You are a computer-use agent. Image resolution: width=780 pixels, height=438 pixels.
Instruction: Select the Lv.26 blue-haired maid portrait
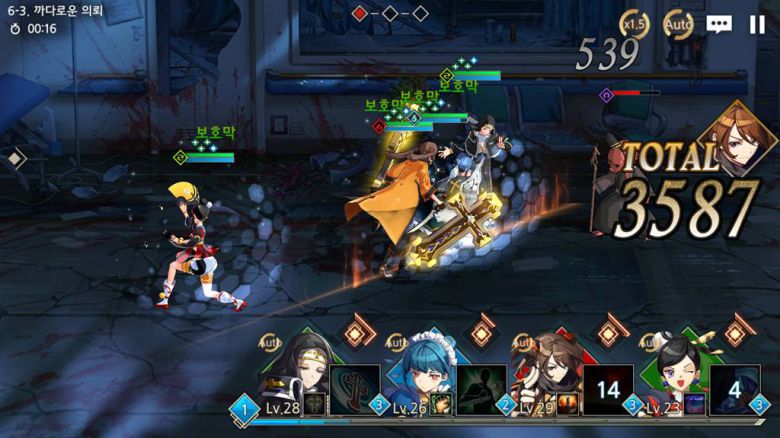click(420, 377)
